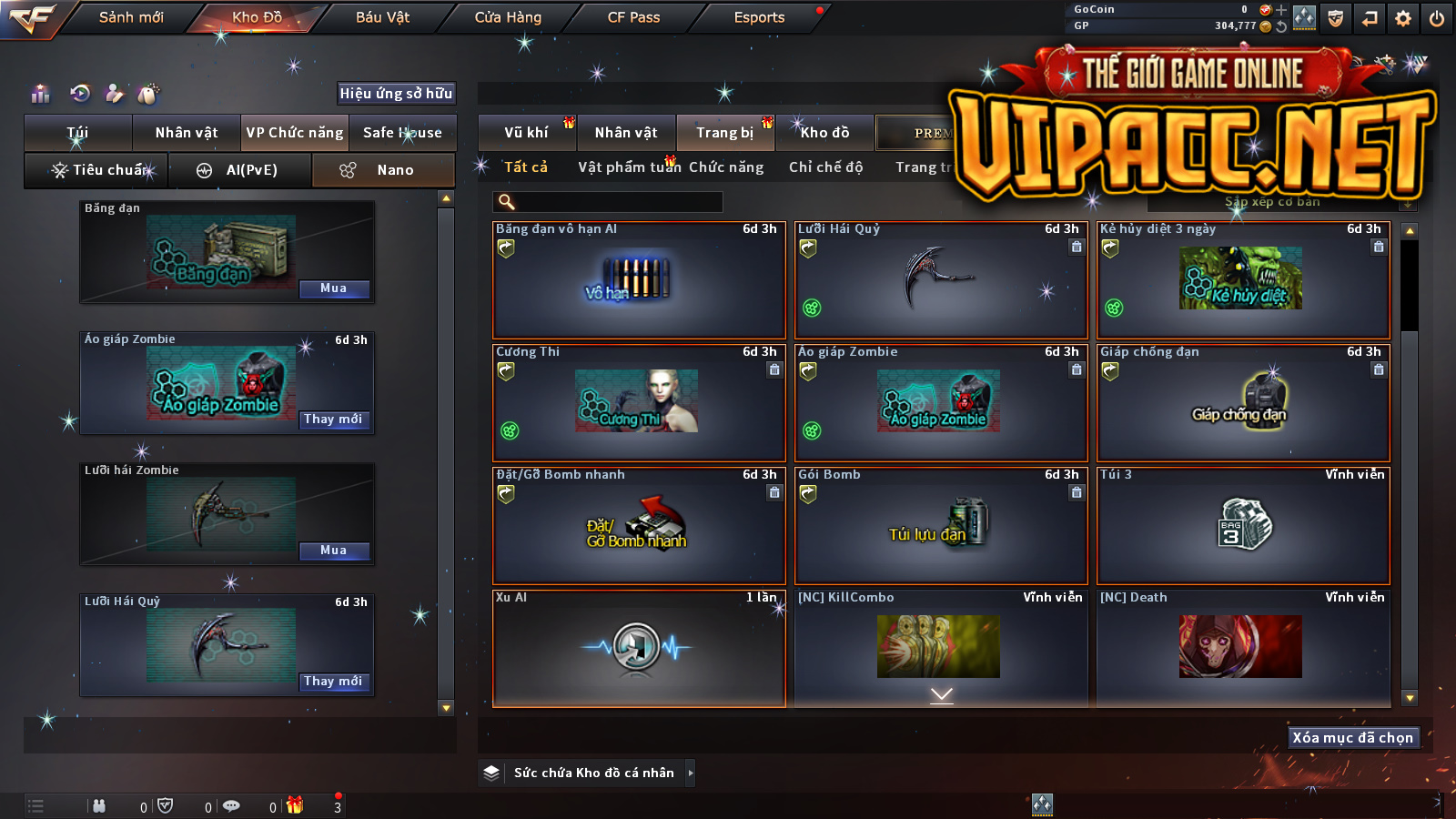
Task: Pick the Túi 3 bag item
Action: point(1243,525)
